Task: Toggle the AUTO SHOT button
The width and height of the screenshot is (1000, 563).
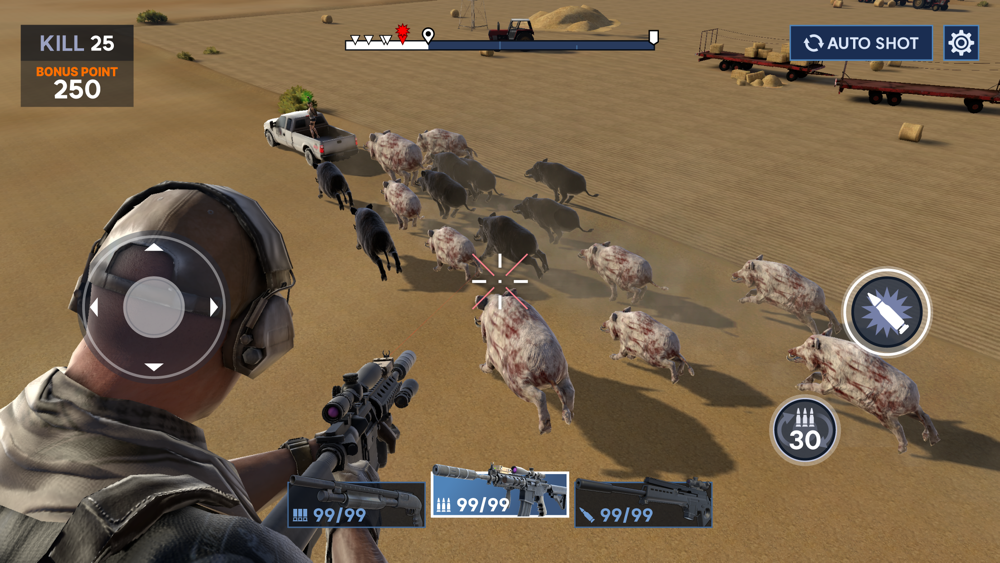Action: point(860,43)
